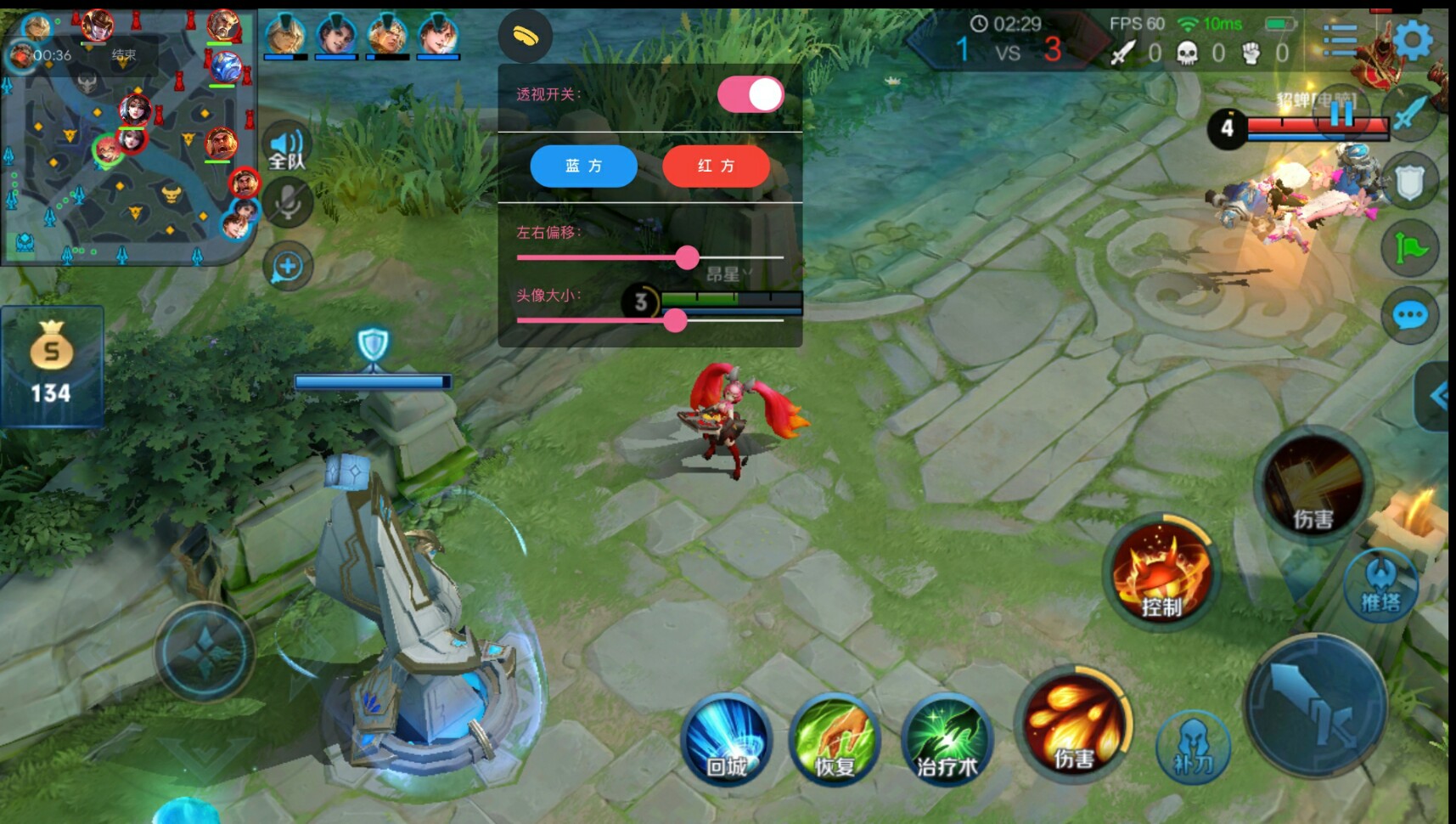Image resolution: width=1456 pixels, height=824 pixels.
Task: Toggle the 透视开关 switch
Action: (x=750, y=94)
